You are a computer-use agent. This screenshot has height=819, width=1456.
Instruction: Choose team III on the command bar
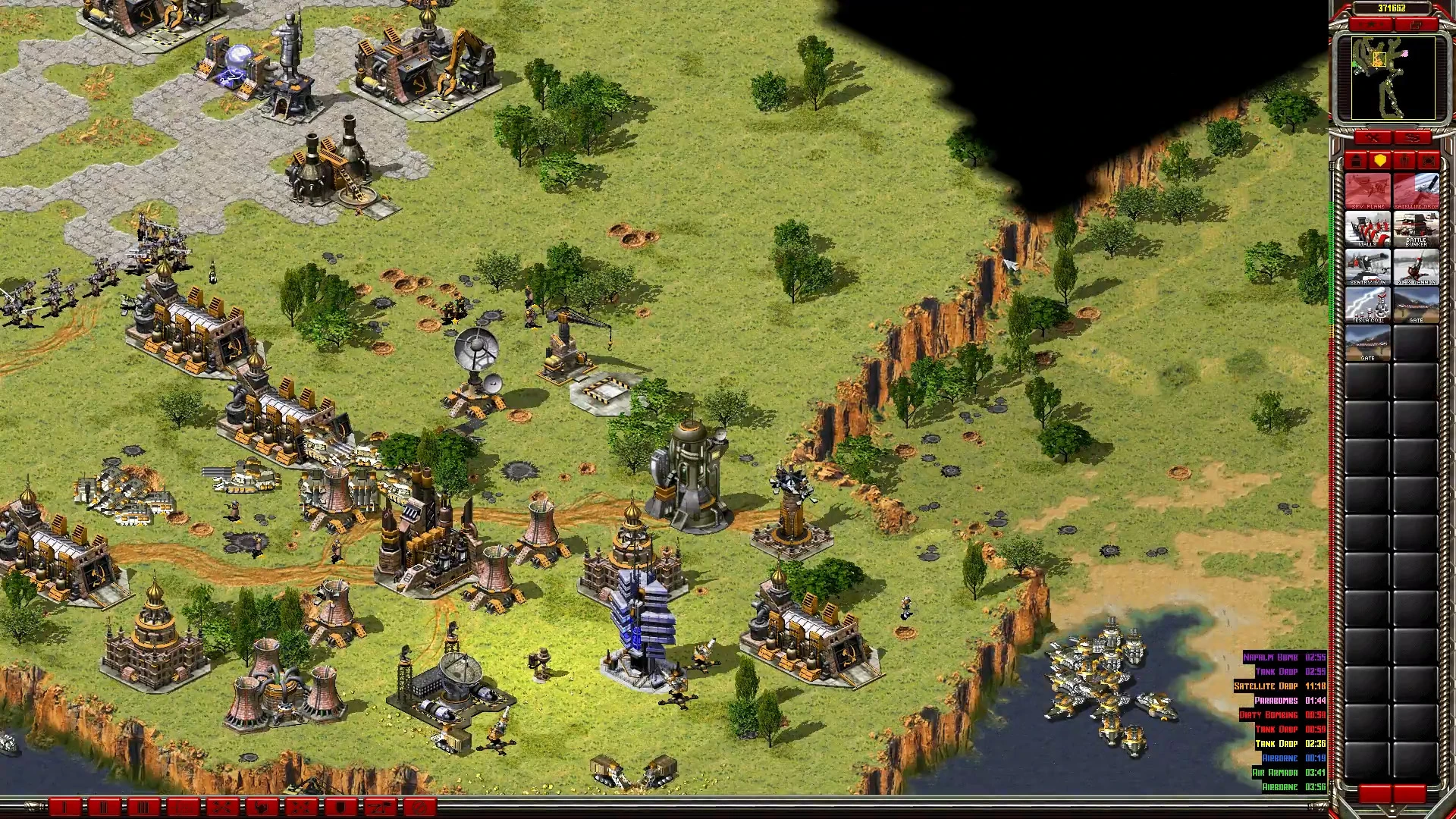tap(143, 807)
